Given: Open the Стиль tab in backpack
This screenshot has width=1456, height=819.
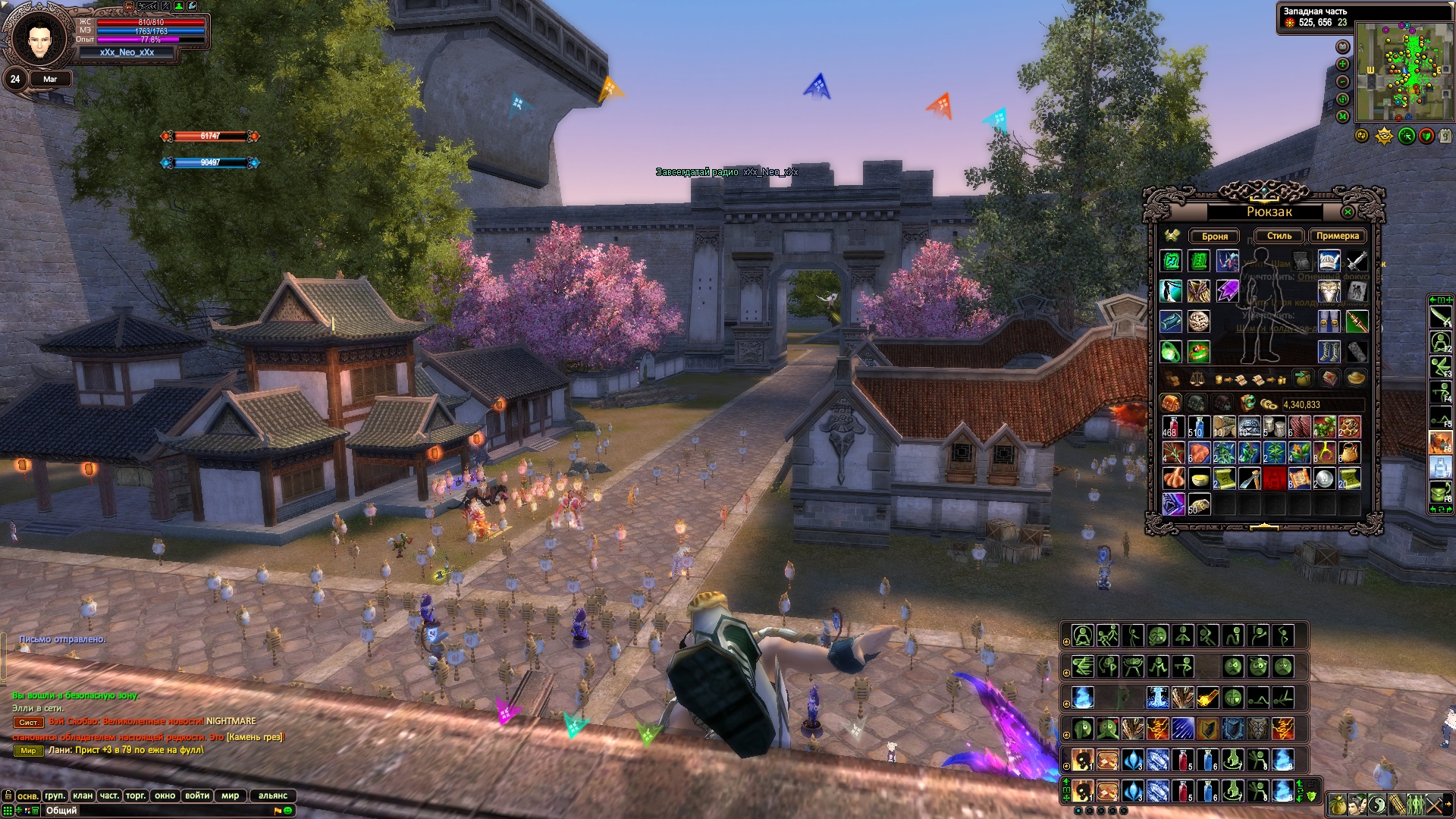Looking at the screenshot, I should [1279, 236].
